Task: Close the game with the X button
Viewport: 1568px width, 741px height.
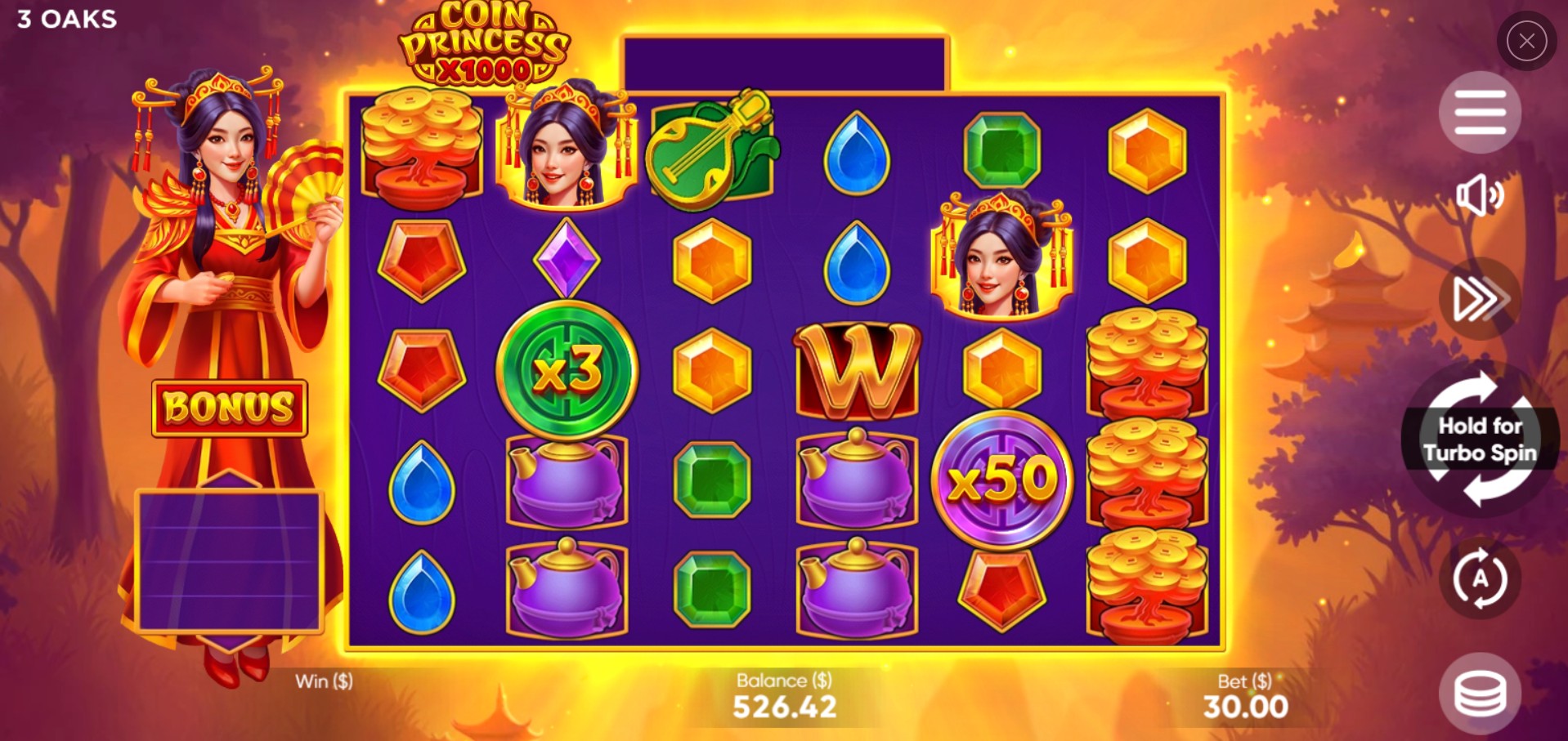Action: pyautogui.click(x=1525, y=41)
